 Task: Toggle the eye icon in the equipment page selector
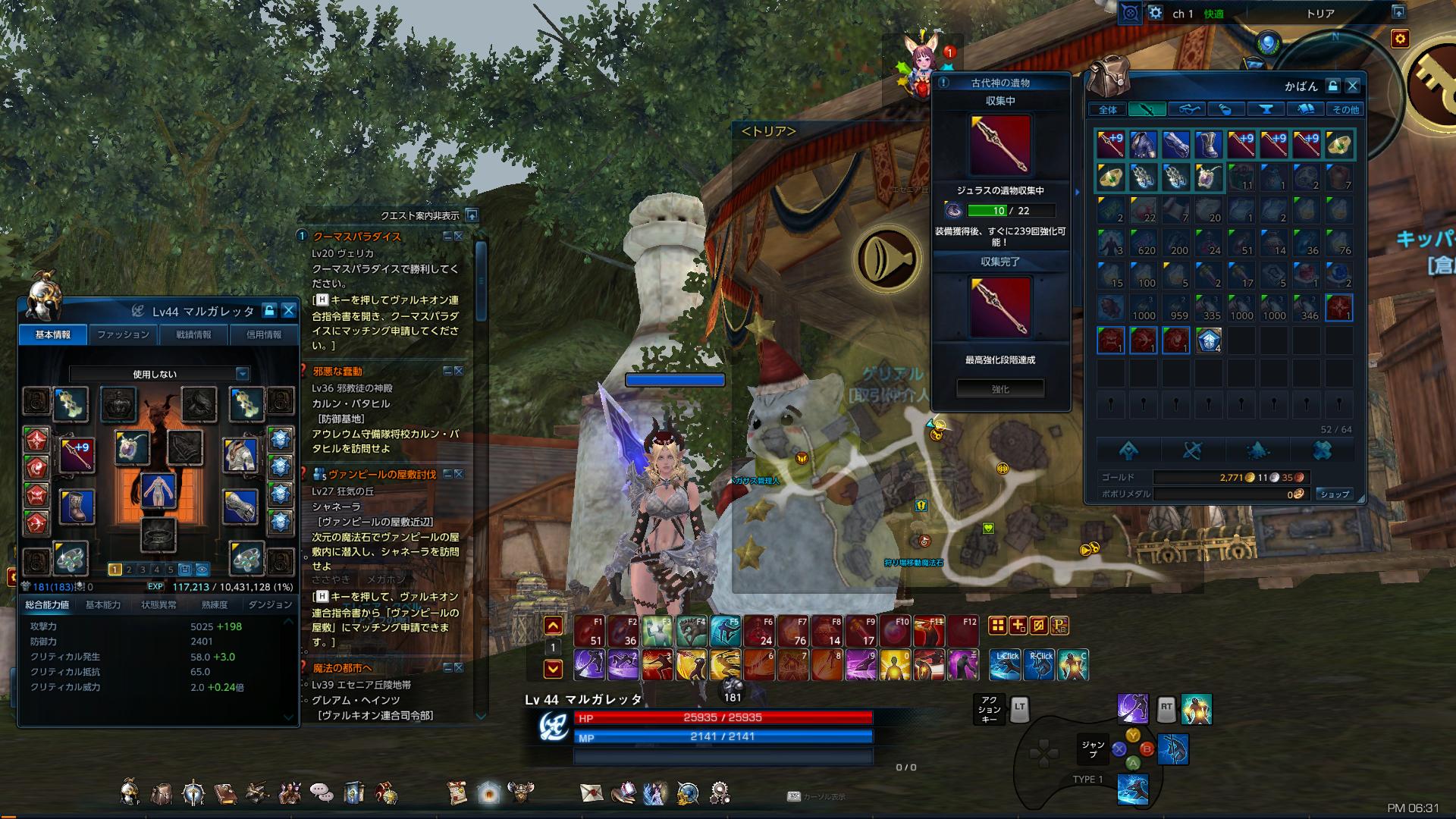[x=202, y=570]
